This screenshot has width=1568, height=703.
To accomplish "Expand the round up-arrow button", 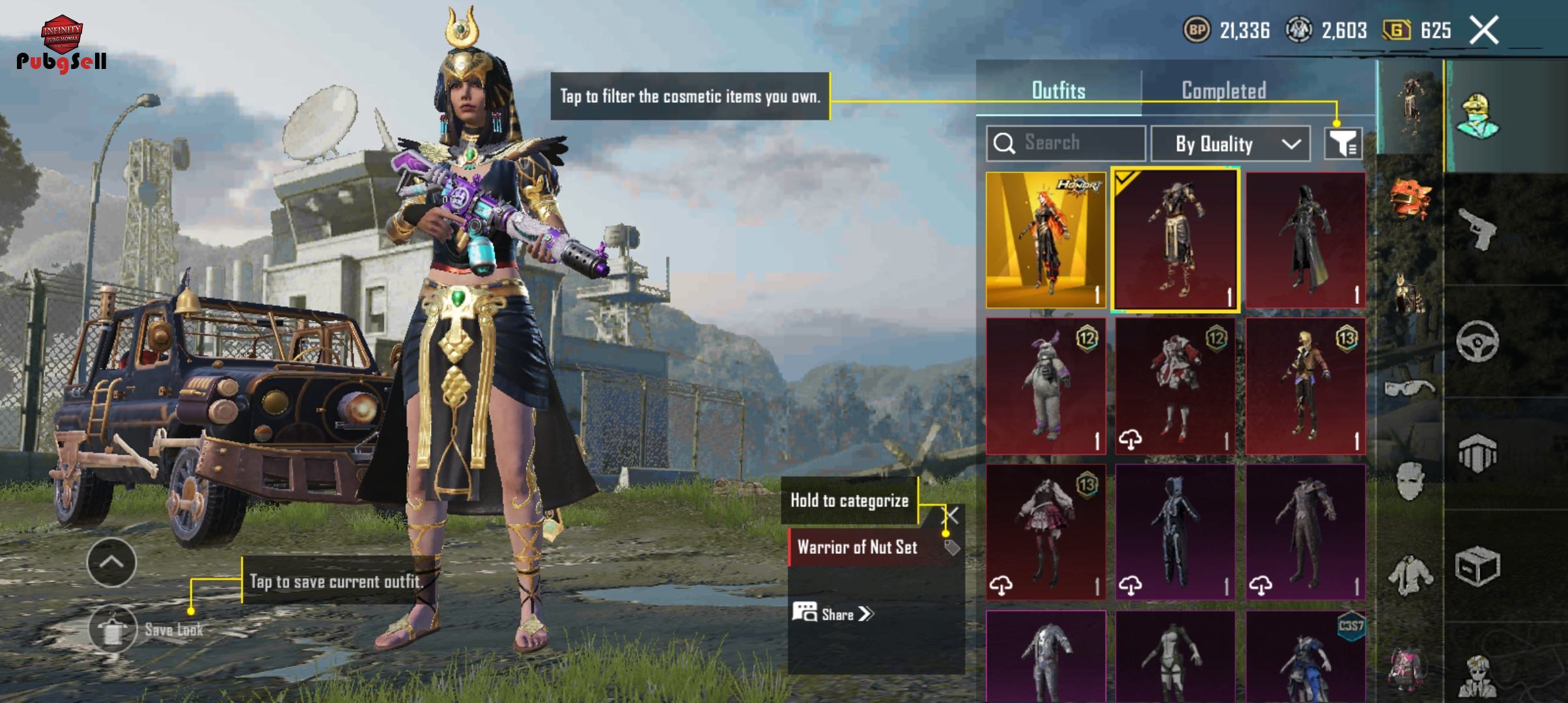I will [x=111, y=562].
